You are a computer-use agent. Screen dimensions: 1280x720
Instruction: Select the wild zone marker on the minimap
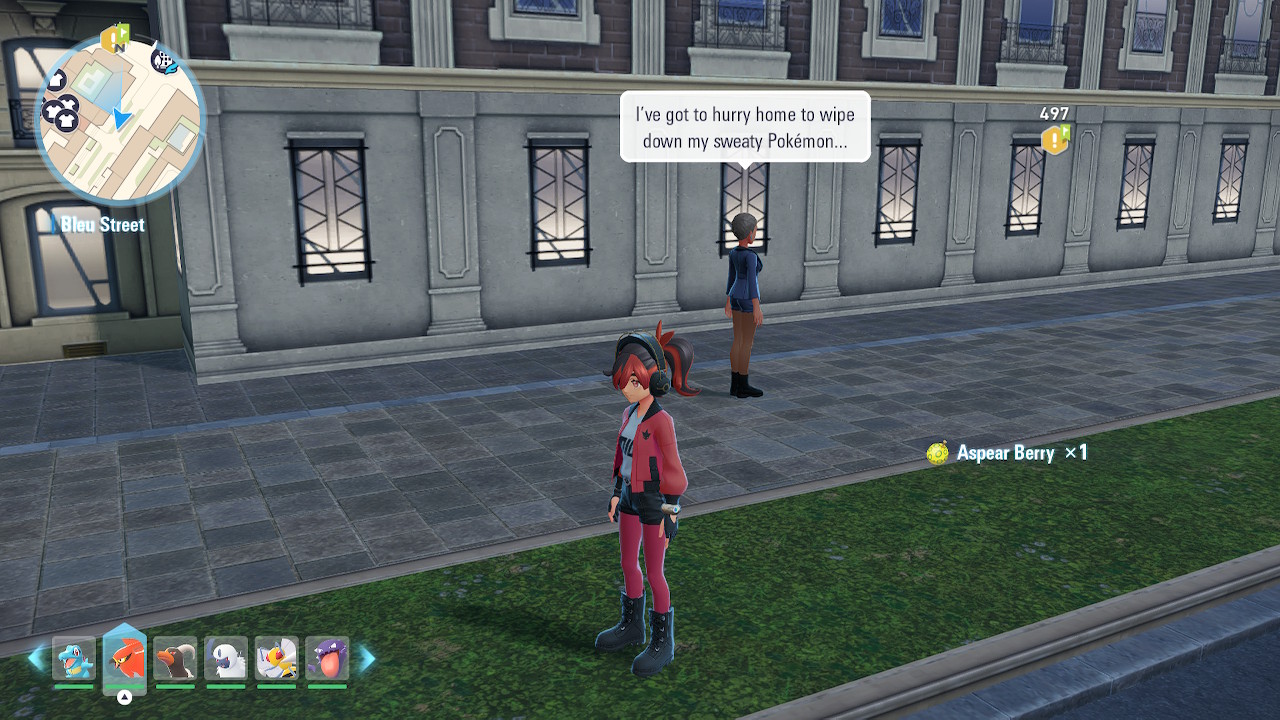[164, 61]
